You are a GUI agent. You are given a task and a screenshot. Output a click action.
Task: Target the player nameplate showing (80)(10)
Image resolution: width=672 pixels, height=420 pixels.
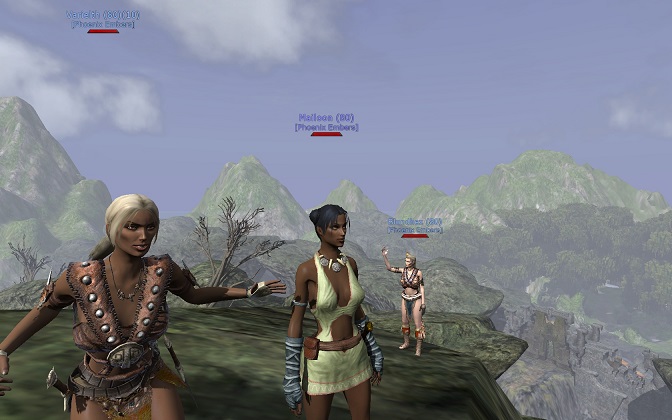pyautogui.click(x=103, y=15)
